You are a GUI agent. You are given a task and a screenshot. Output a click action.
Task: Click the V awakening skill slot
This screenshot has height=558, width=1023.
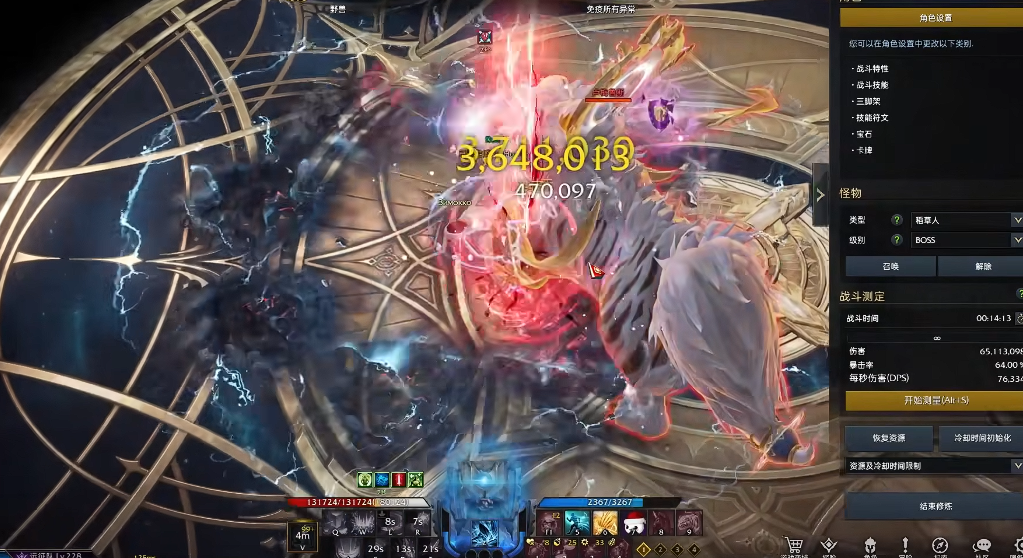coord(304,525)
